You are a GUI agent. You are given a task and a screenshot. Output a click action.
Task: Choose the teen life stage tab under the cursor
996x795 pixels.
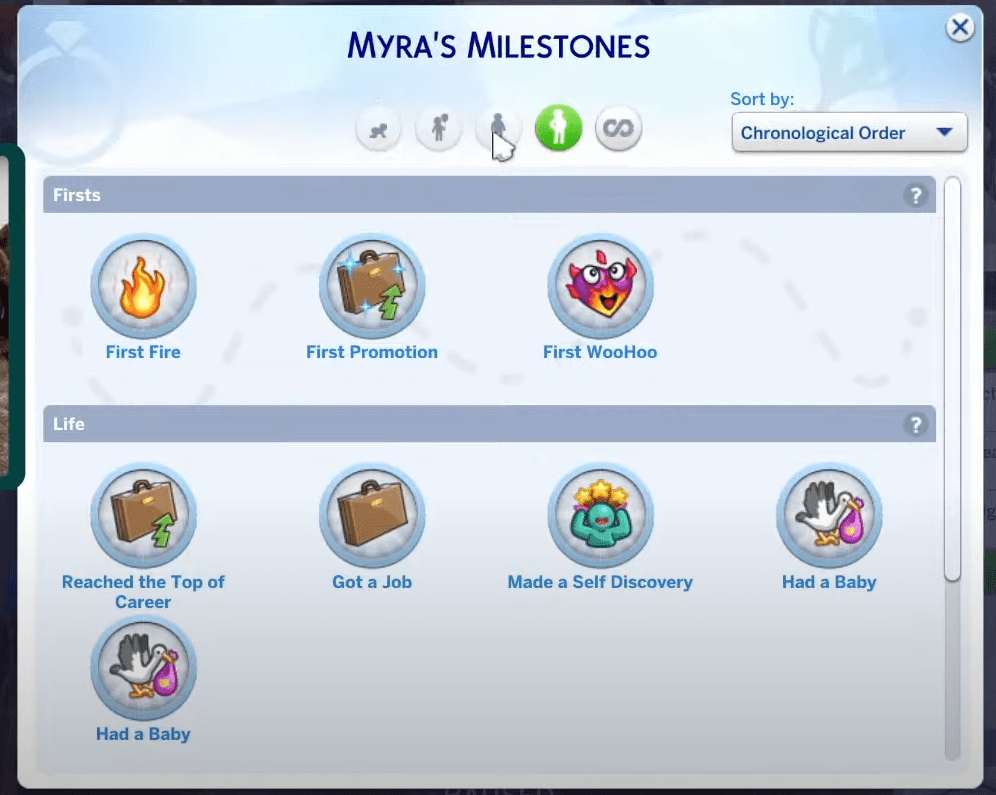(498, 129)
